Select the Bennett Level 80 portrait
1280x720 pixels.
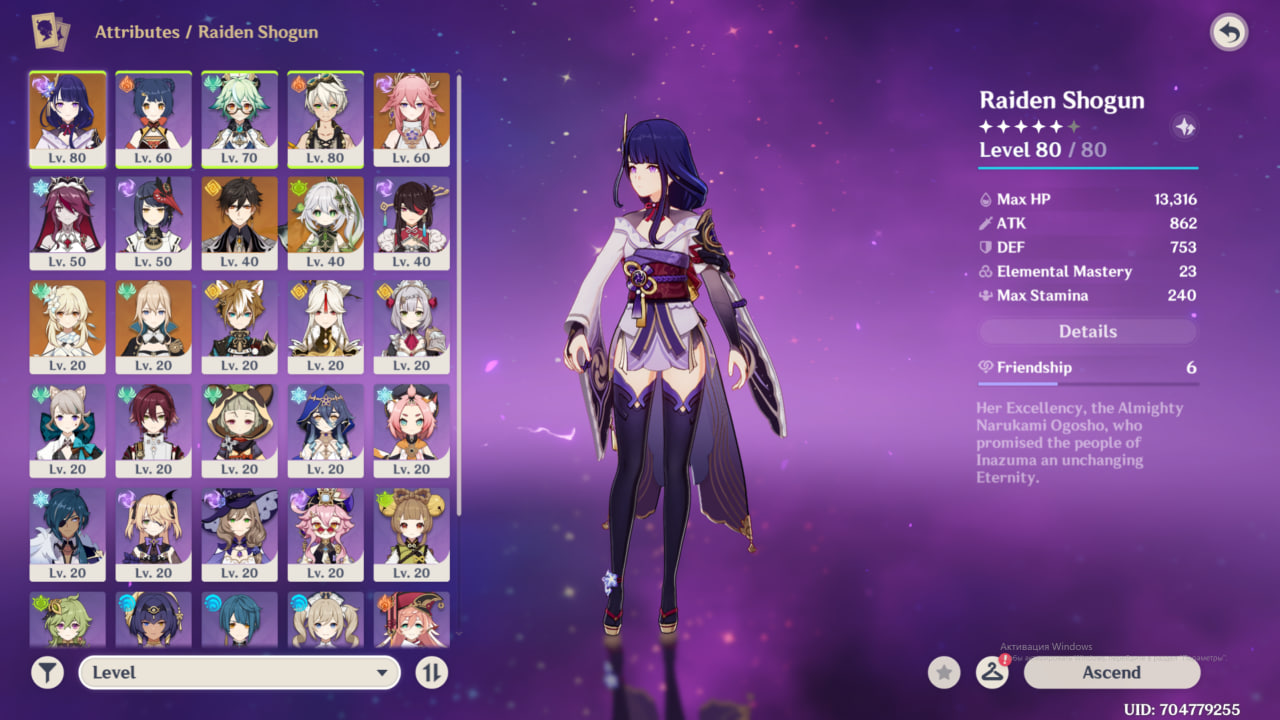click(325, 119)
